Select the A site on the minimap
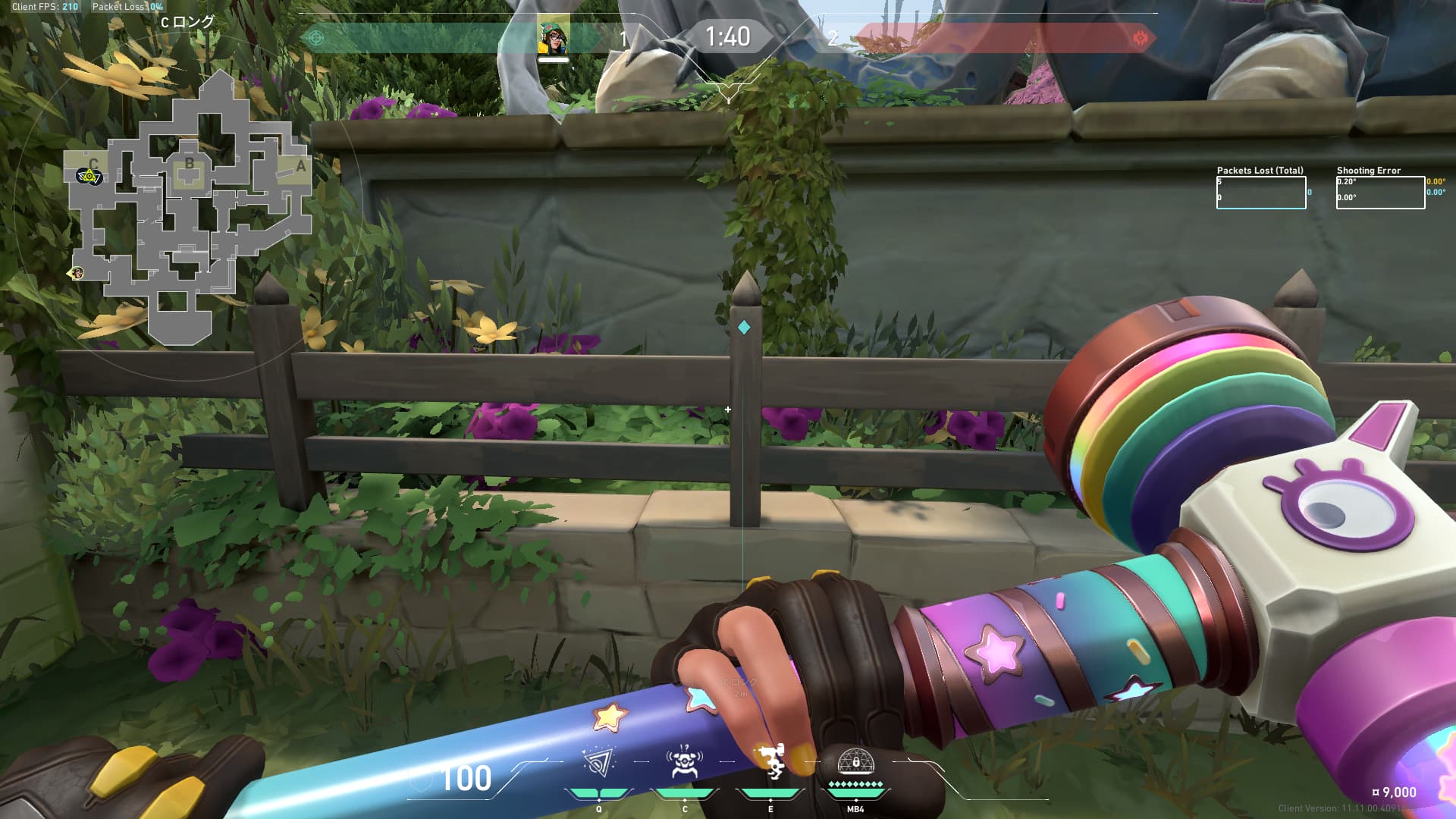The height and width of the screenshot is (819, 1456). coord(300,167)
